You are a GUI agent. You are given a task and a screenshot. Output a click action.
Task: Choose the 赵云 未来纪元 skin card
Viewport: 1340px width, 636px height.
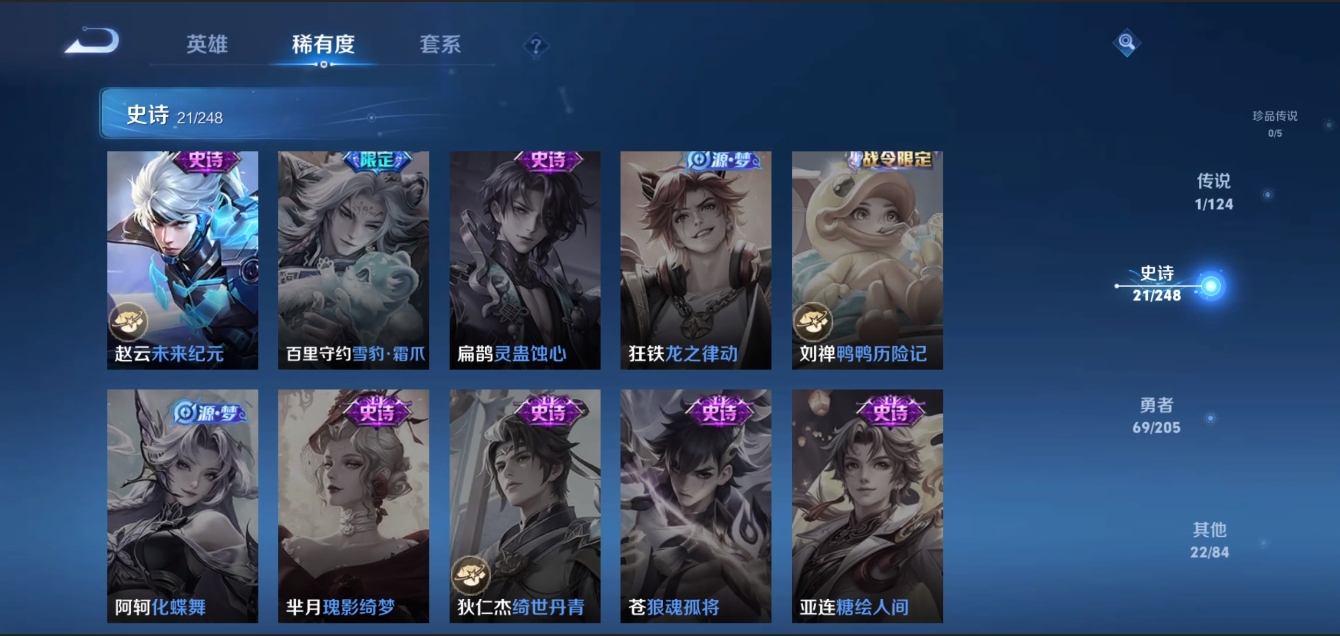click(182, 260)
